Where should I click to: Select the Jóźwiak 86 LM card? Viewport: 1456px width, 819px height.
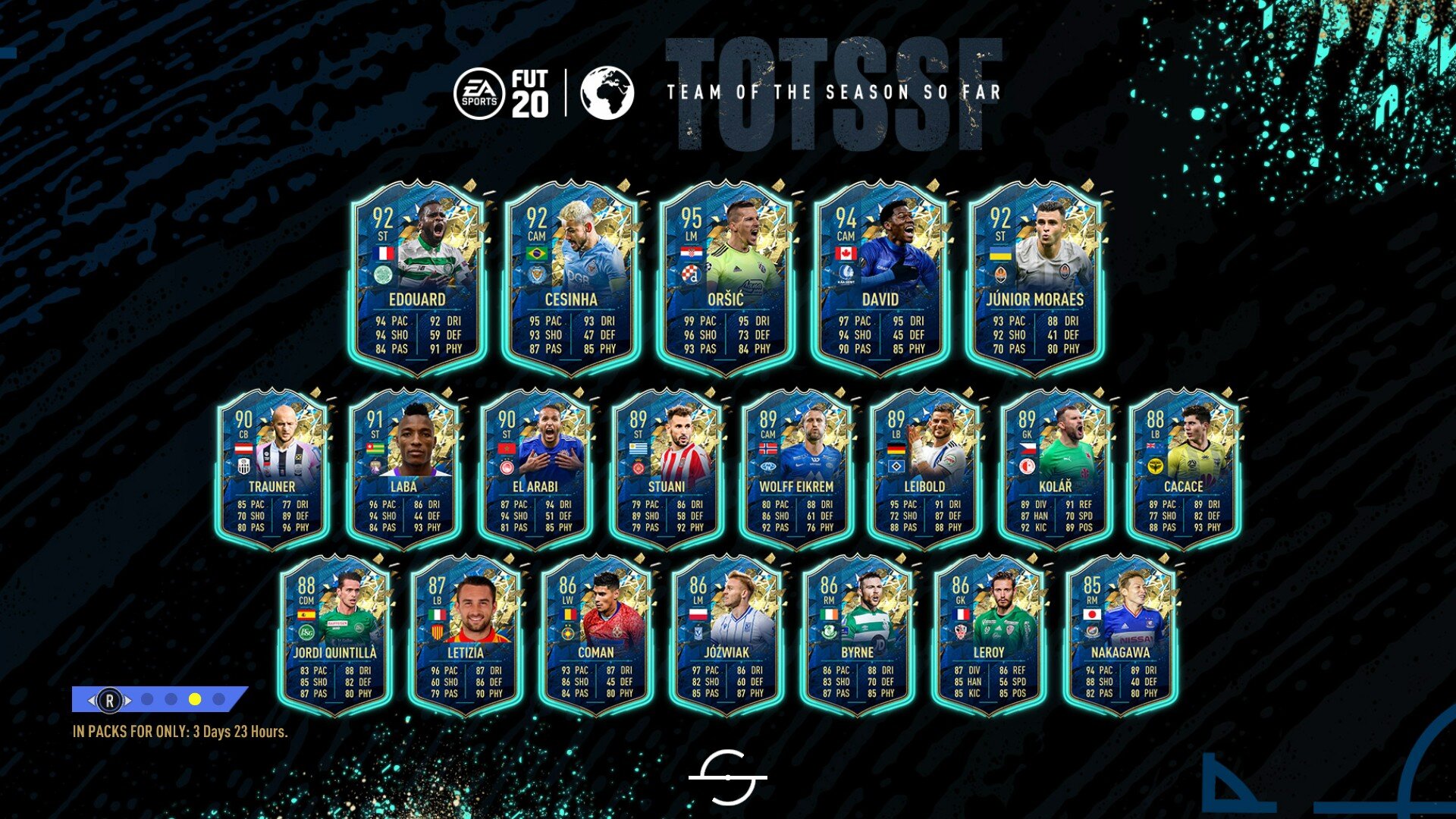tap(726, 637)
